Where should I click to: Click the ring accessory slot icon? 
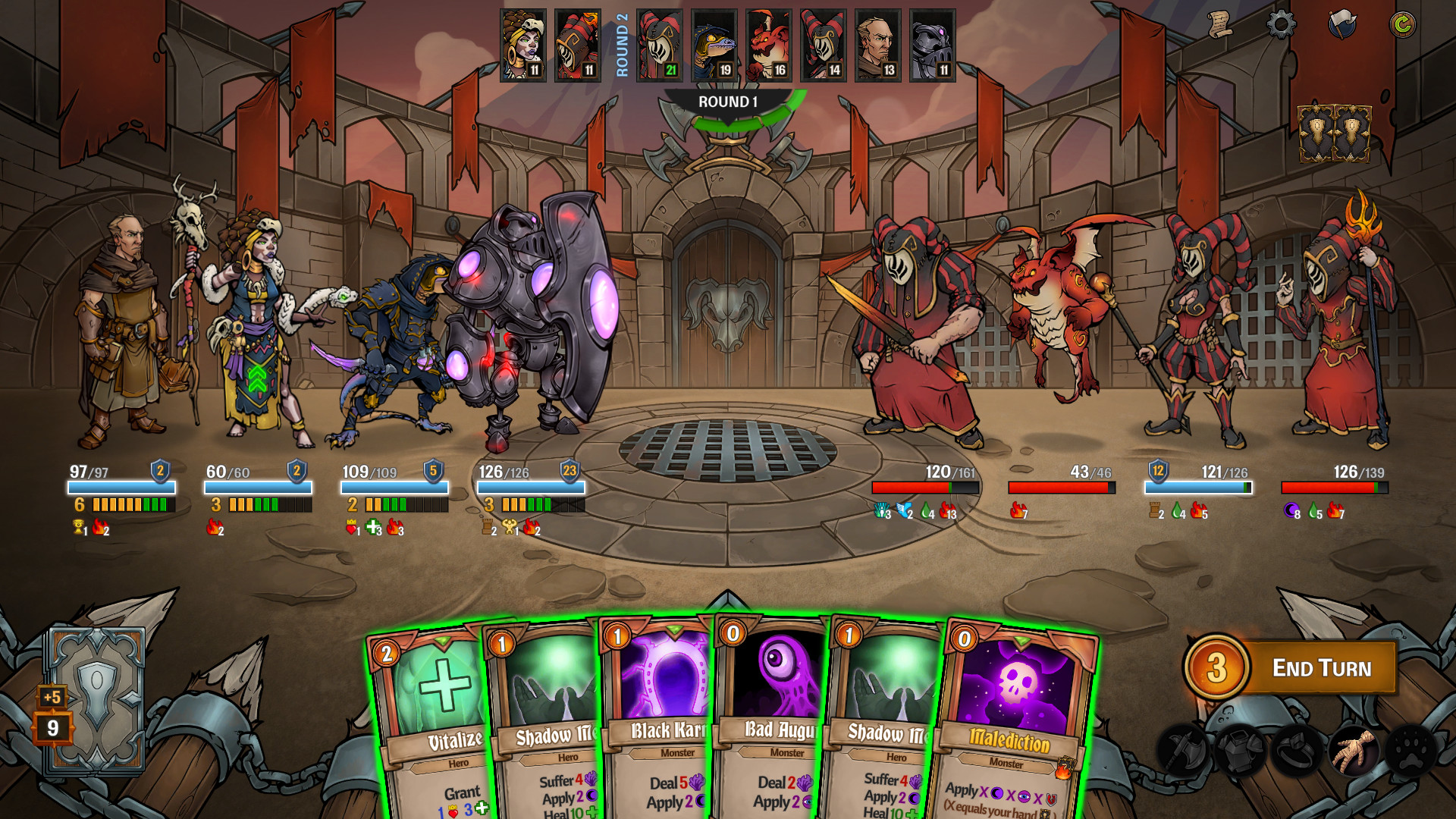(x=1297, y=751)
